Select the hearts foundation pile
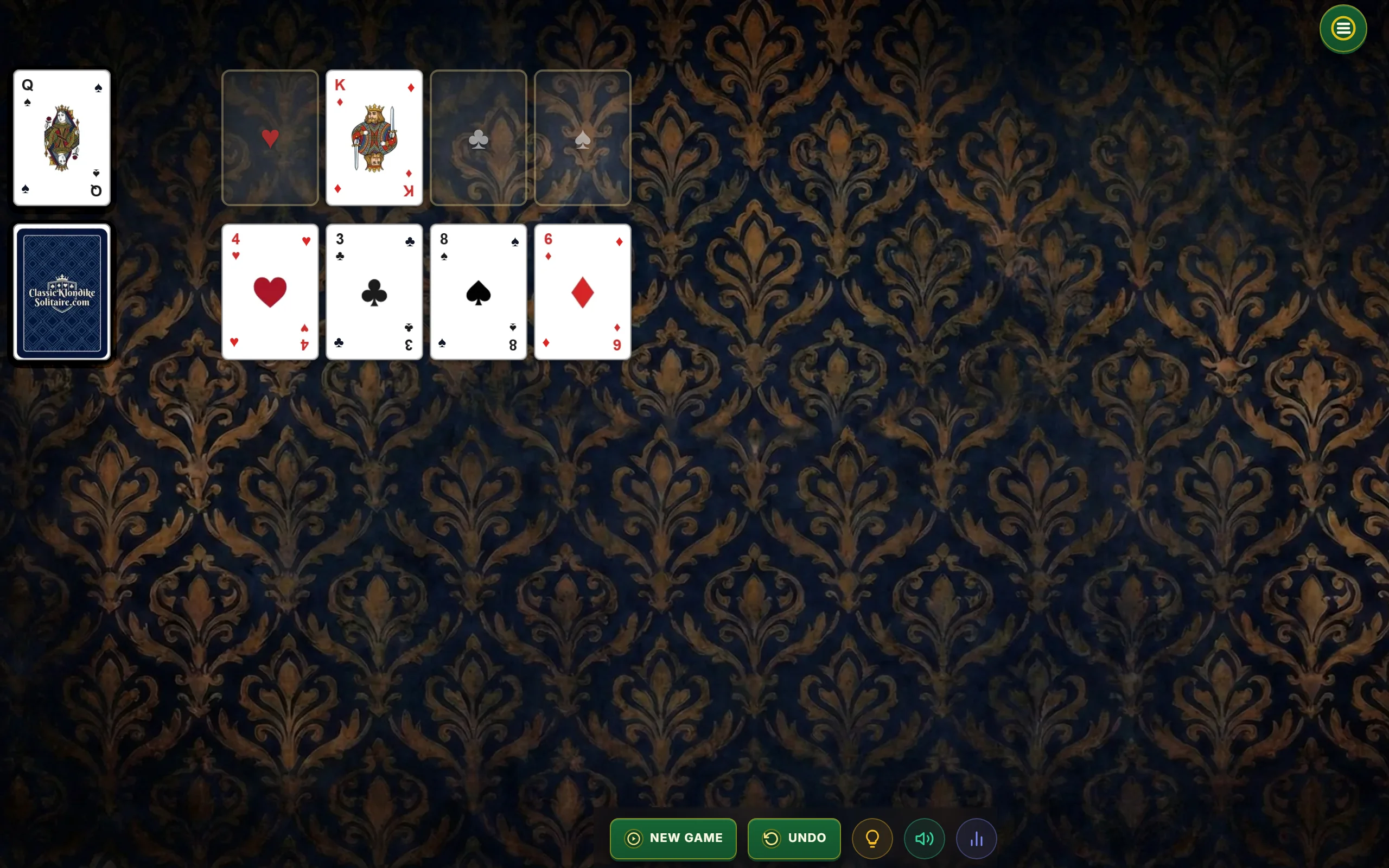The height and width of the screenshot is (868, 1389). 270,138
